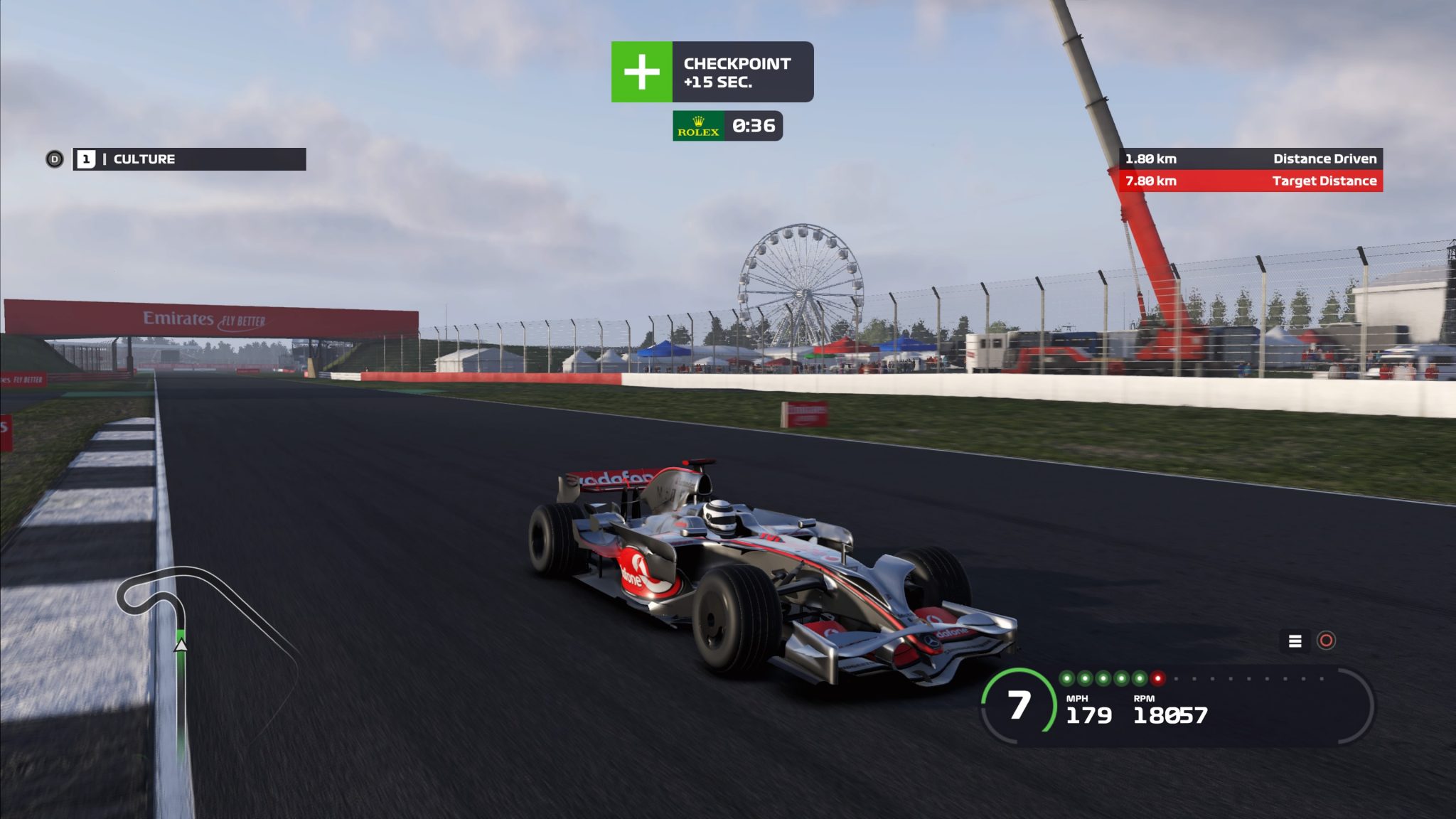Select the CULTURE position panel
1456x819 pixels.
[x=189, y=159]
